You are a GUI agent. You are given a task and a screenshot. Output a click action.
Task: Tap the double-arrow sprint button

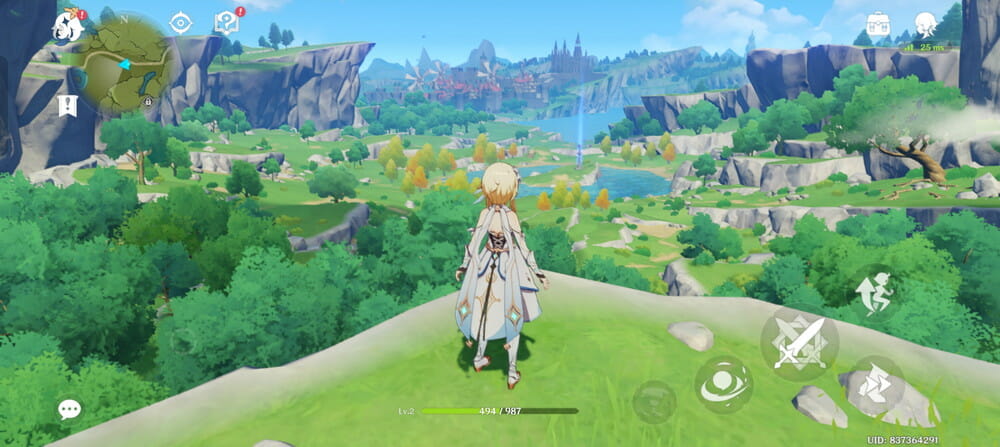coord(876,385)
